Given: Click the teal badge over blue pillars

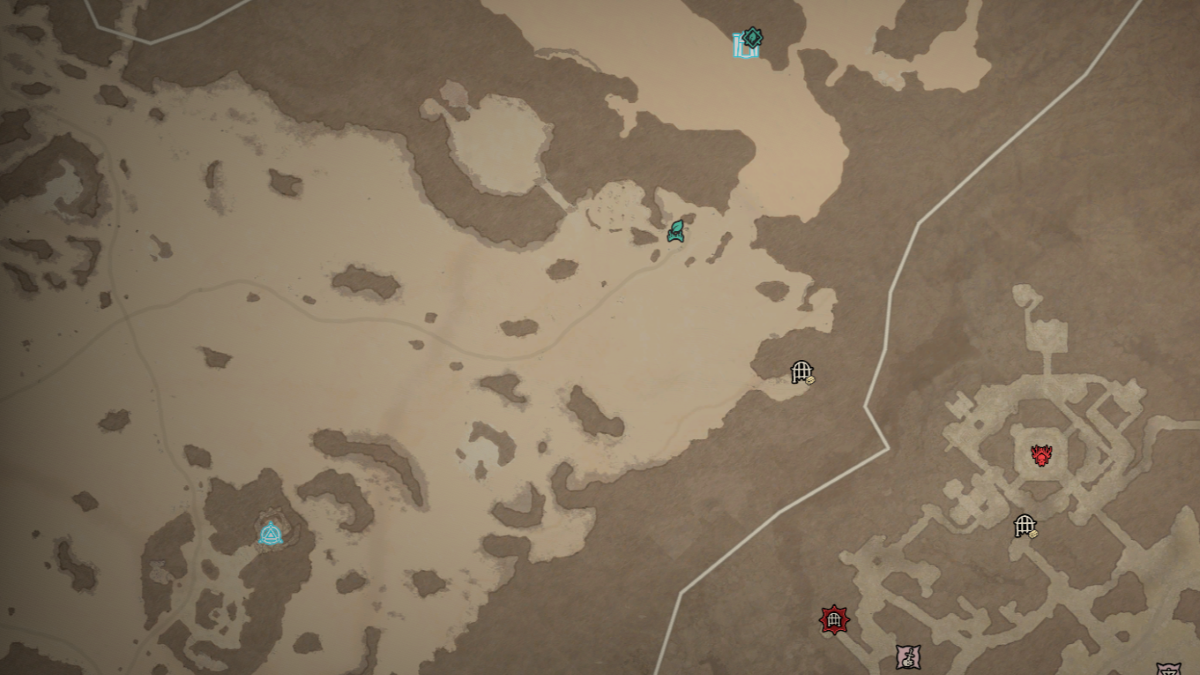Looking at the screenshot, I should pyautogui.click(x=749, y=42).
